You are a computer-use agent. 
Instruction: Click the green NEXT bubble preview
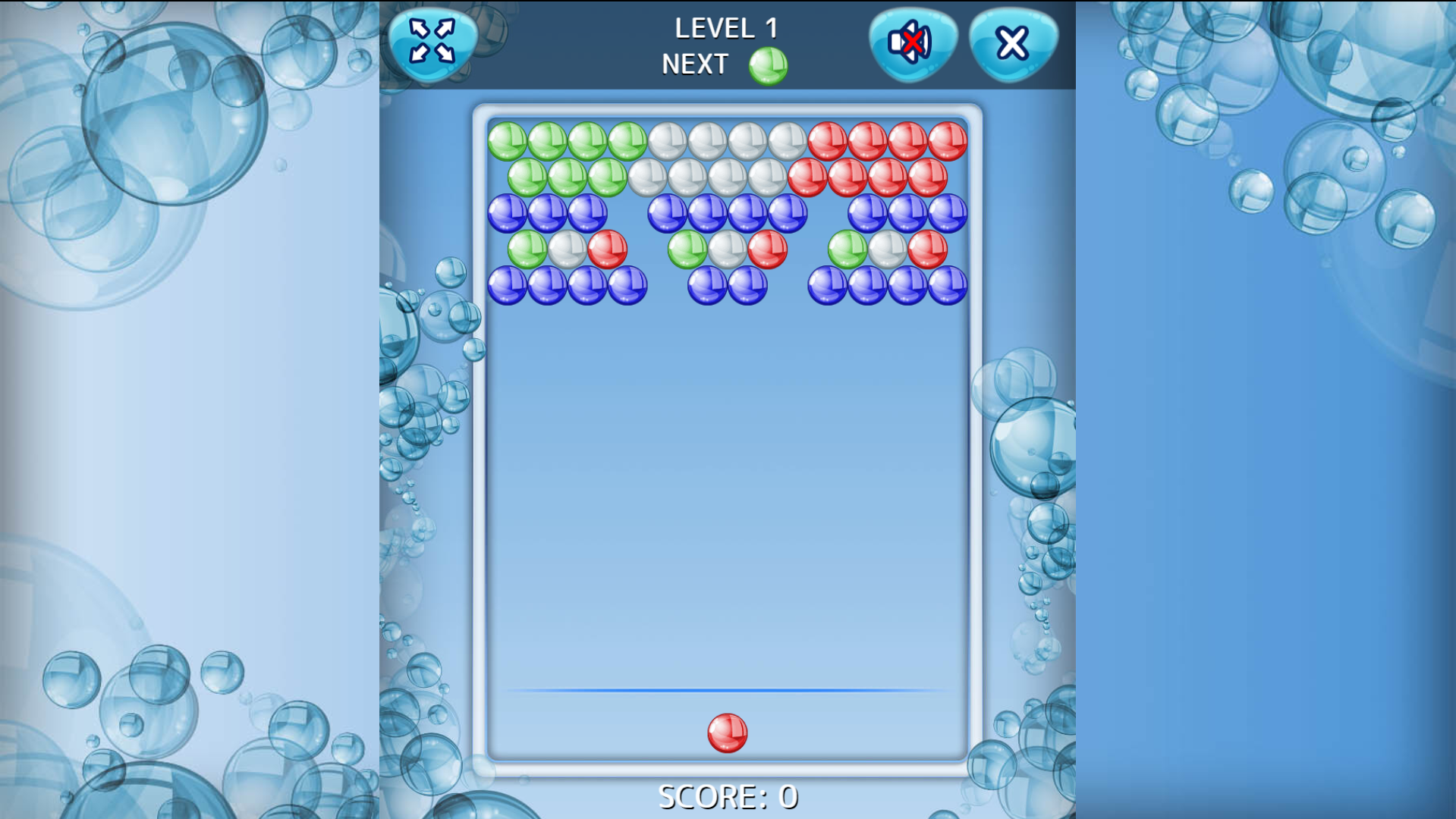click(766, 64)
